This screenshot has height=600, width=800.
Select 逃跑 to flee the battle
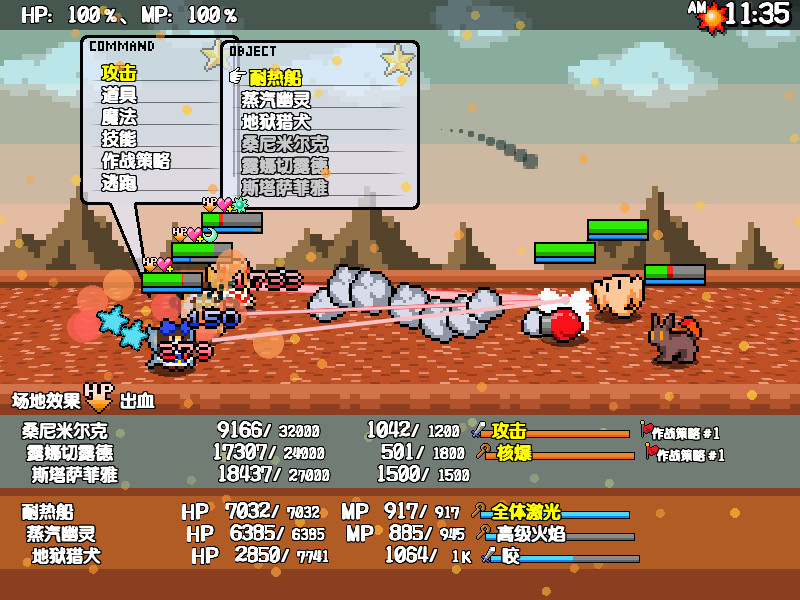pyautogui.click(x=119, y=183)
